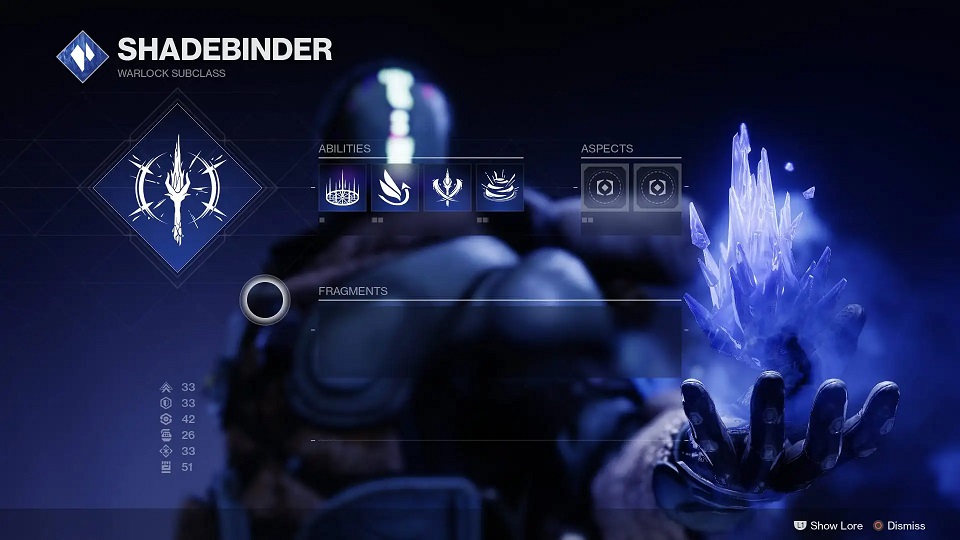Viewport: 960px width, 540px height.
Task: Select the Penumbral Blast melee ability icon
Action: click(446, 188)
